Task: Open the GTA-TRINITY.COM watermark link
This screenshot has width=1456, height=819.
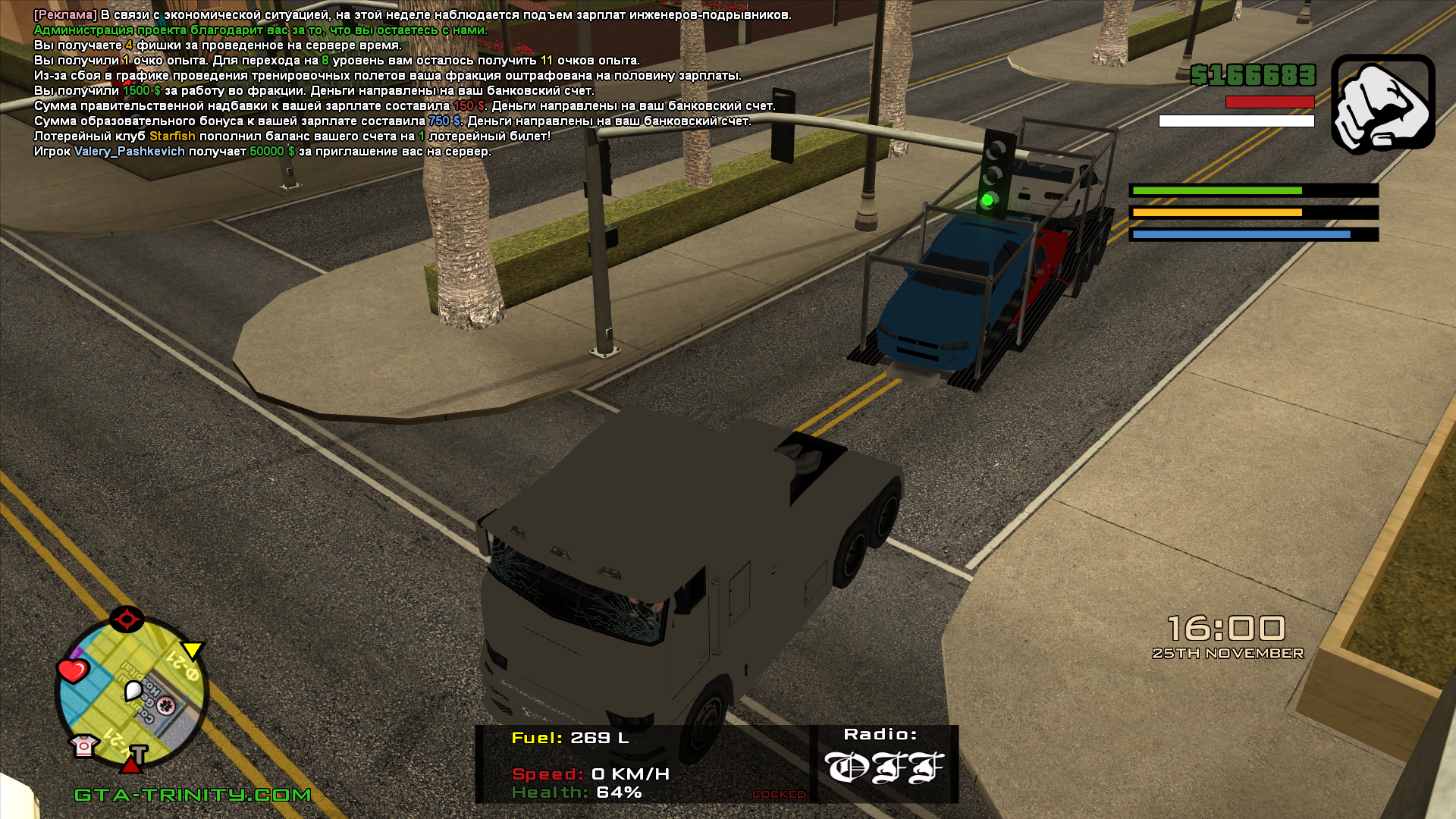Action: coord(193,795)
